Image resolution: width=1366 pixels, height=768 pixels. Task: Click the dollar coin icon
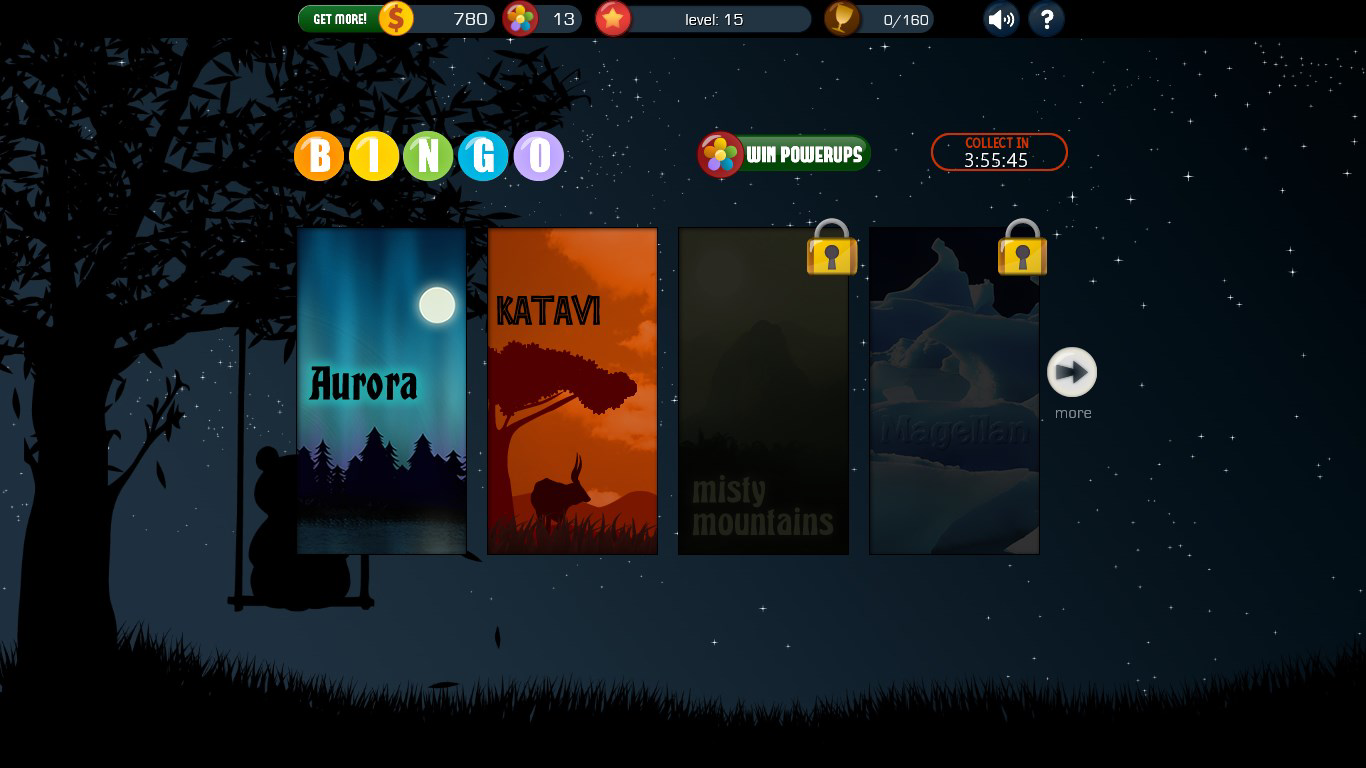pyautogui.click(x=396, y=17)
